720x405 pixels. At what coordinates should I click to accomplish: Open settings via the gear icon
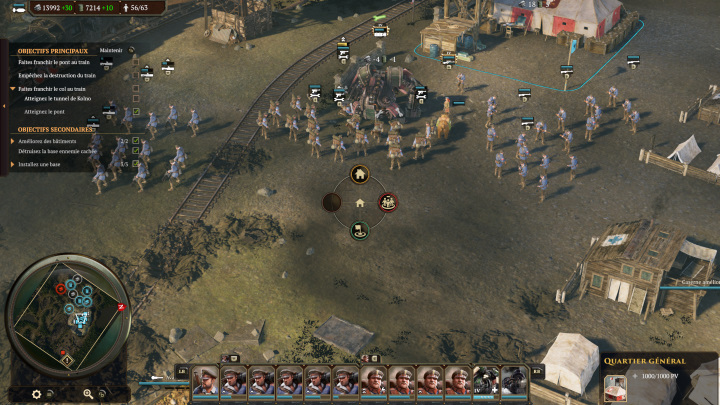point(37,394)
